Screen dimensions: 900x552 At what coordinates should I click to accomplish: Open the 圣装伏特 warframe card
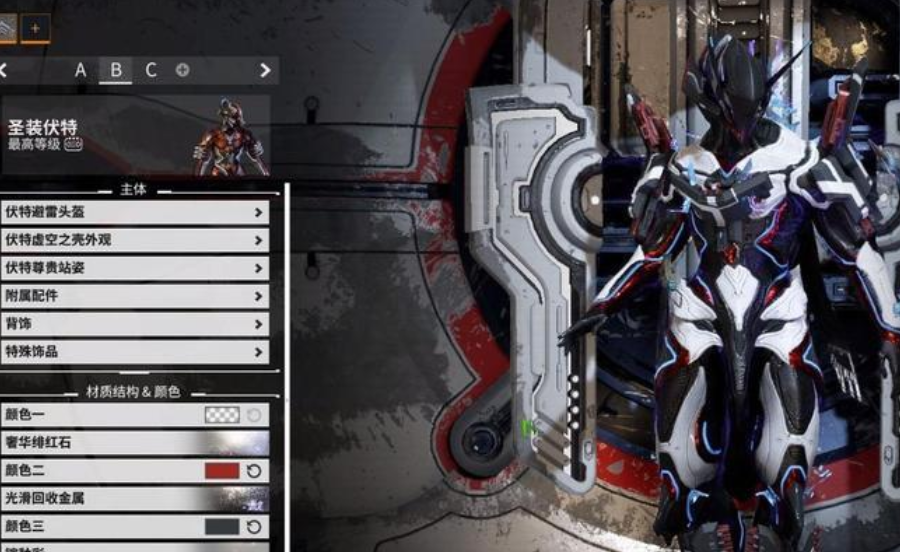pos(135,135)
